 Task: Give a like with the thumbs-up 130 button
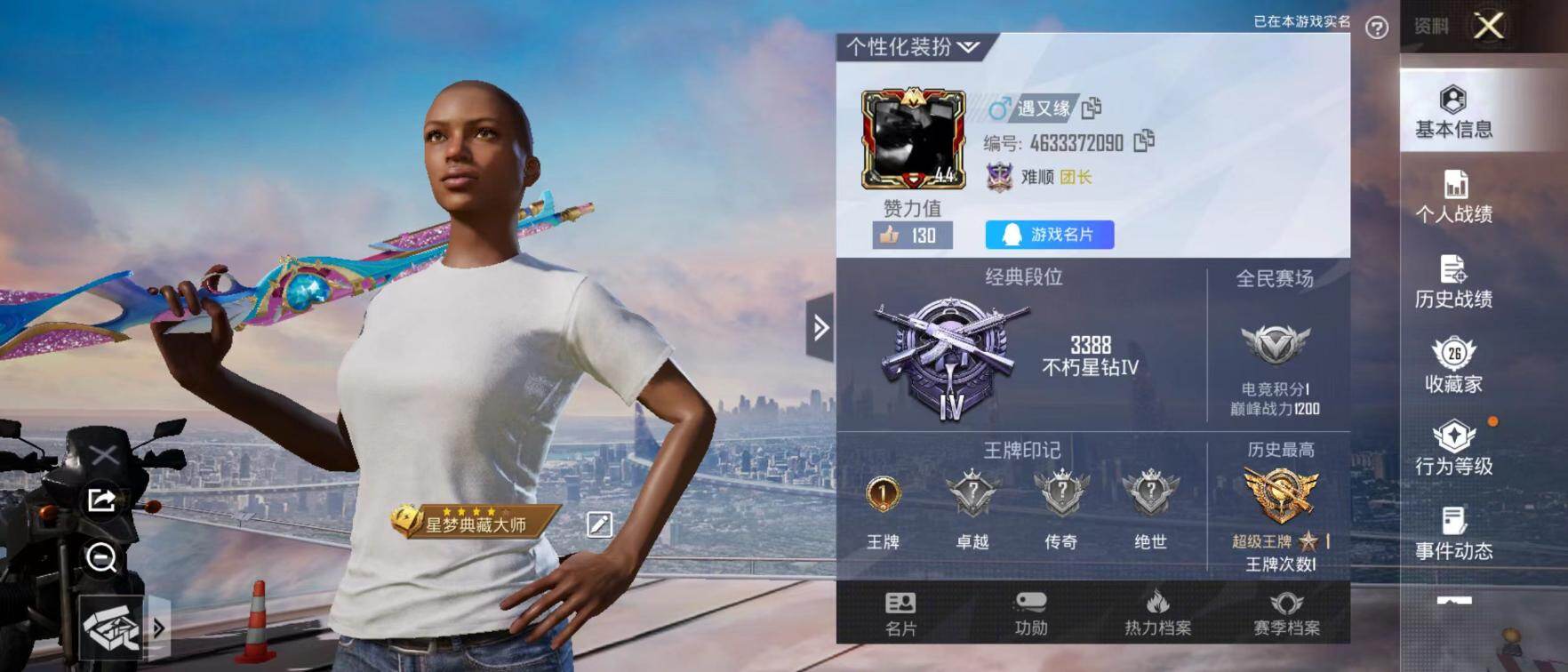[x=912, y=236]
